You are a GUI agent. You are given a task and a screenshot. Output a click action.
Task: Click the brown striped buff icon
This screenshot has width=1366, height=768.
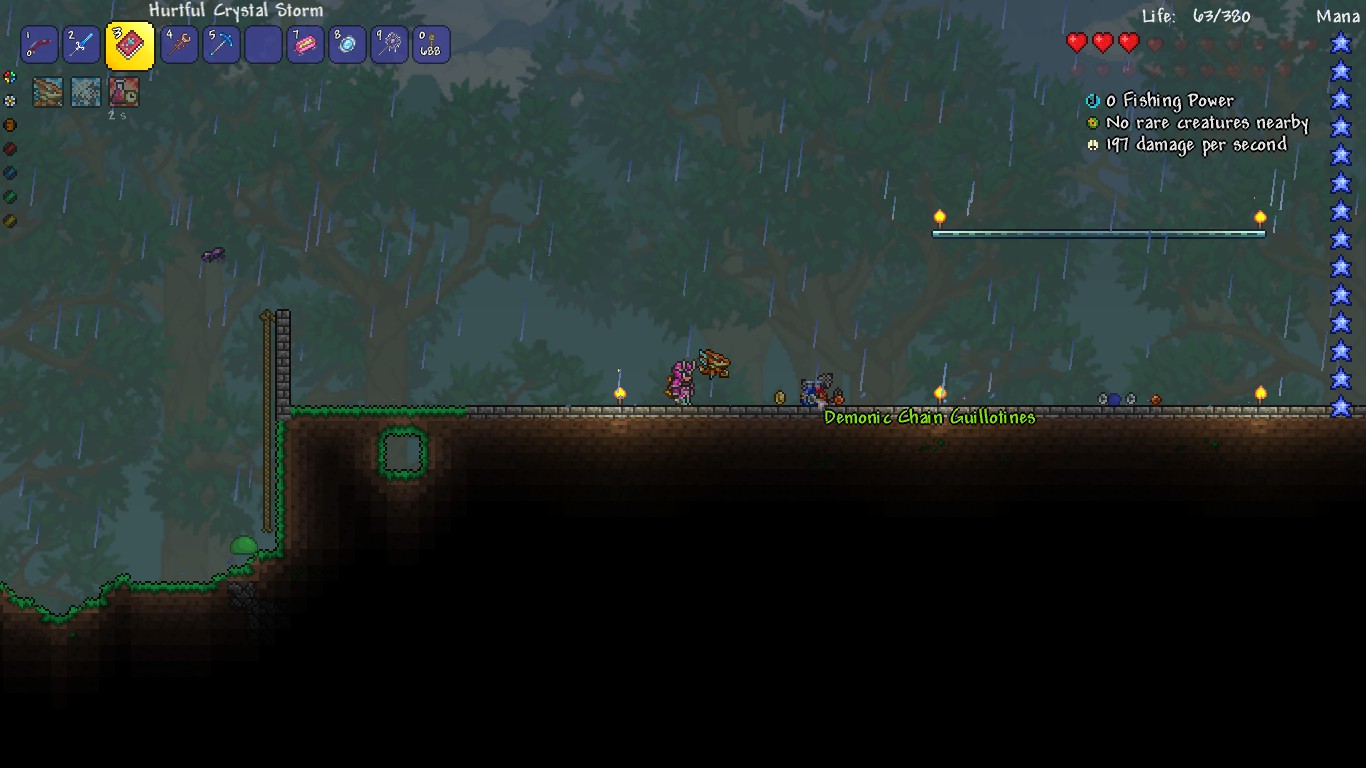tap(48, 92)
